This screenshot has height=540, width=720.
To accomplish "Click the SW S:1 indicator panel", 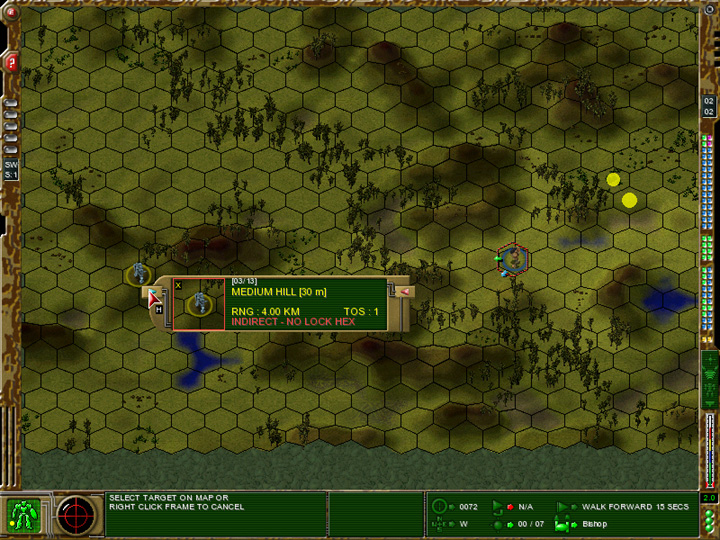I will click(x=11, y=169).
